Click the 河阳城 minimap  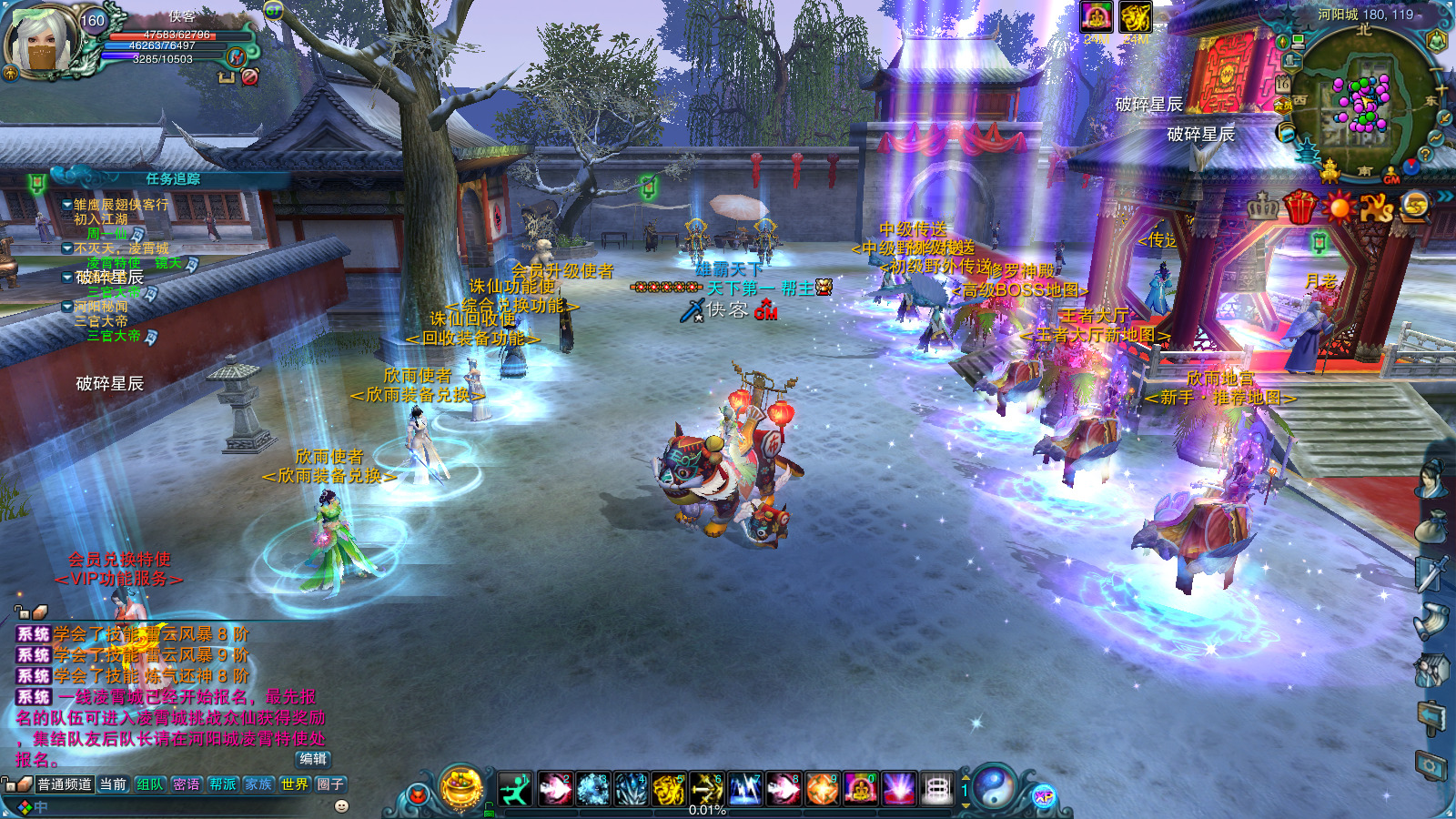[x=1361, y=102]
